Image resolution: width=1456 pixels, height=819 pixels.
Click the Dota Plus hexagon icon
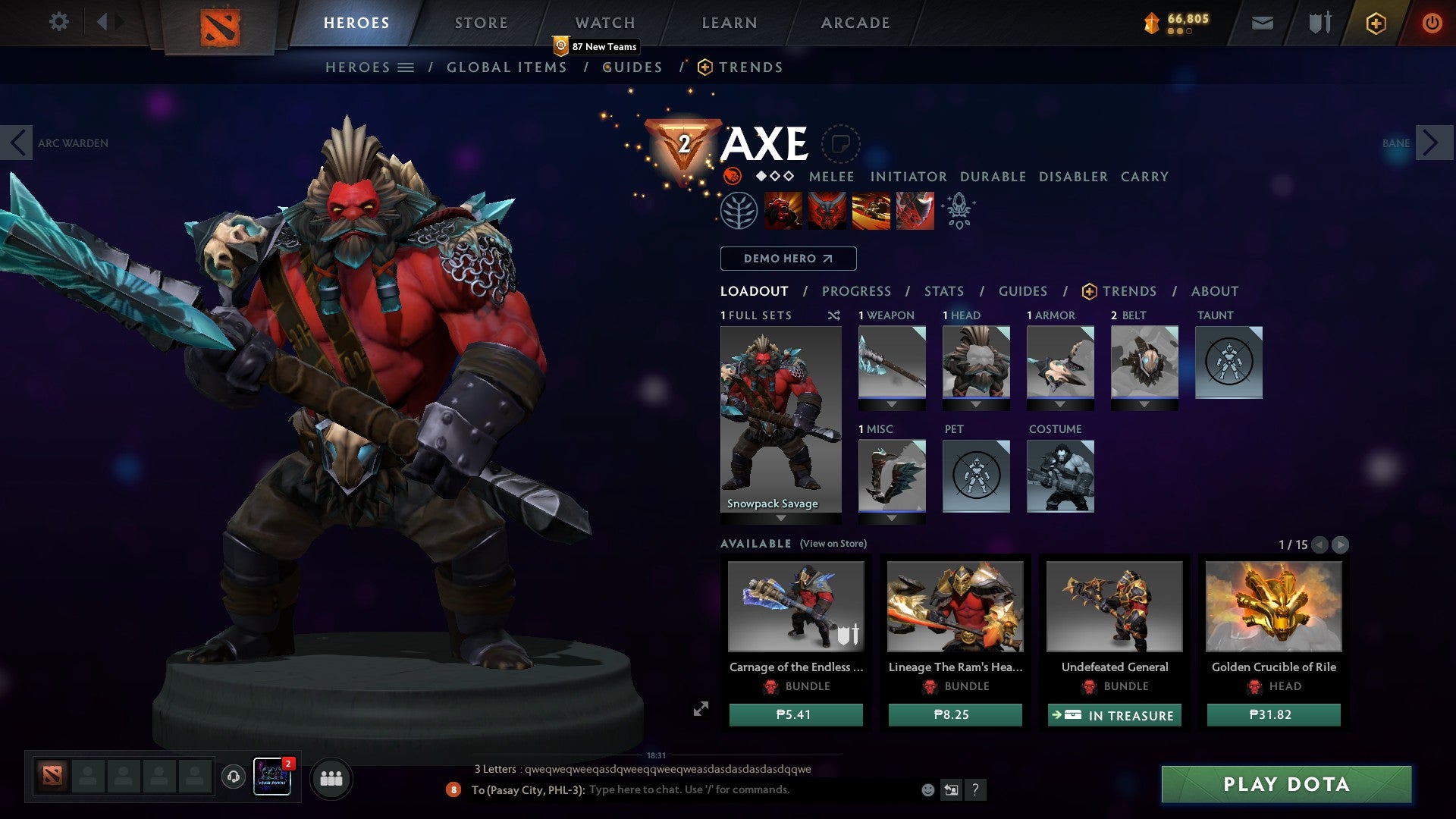point(1376,24)
